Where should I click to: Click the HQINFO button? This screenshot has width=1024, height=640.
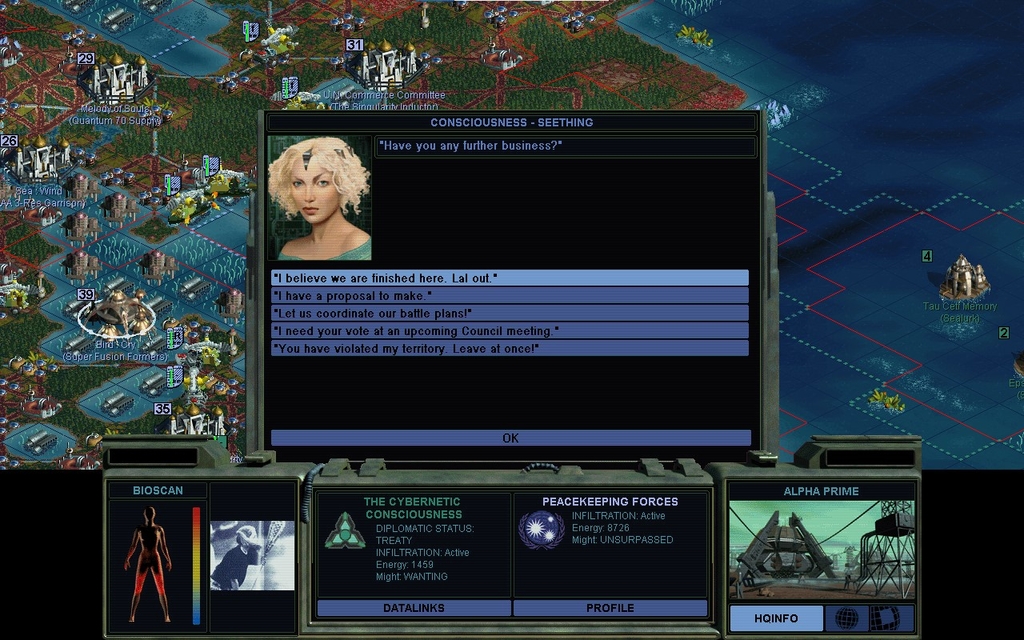[776, 618]
